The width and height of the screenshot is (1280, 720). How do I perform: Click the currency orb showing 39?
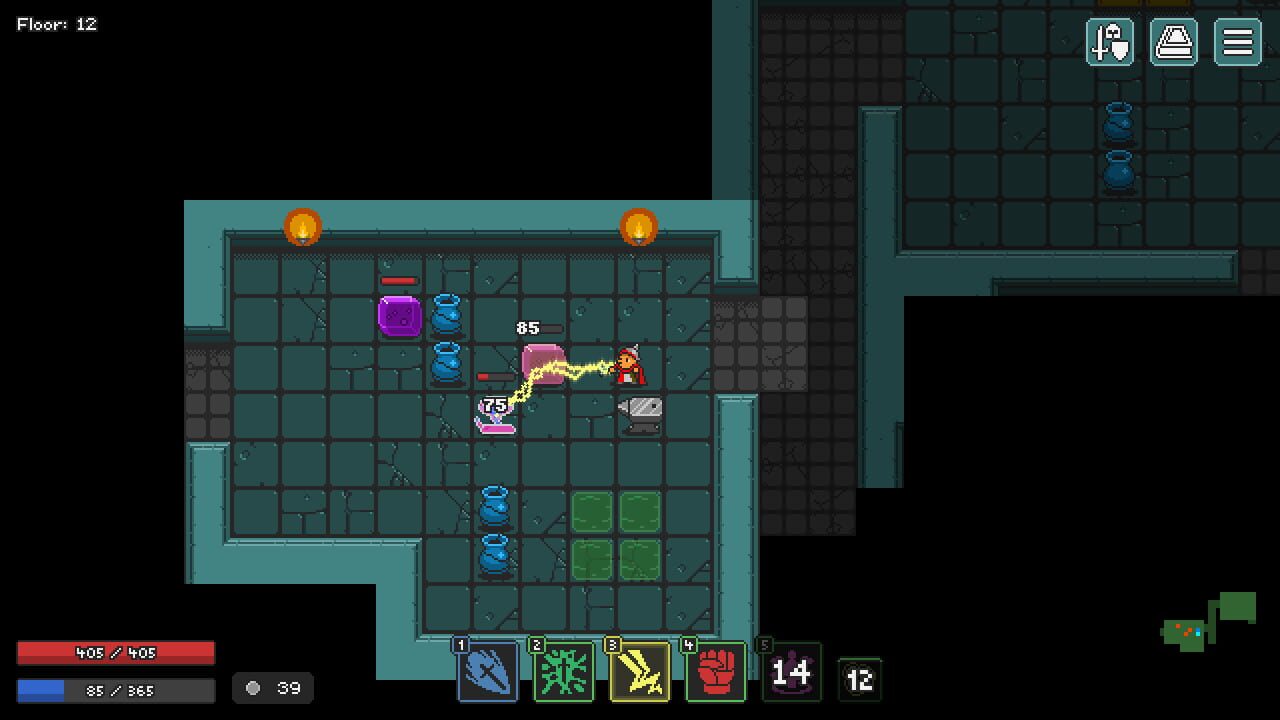[x=272, y=688]
